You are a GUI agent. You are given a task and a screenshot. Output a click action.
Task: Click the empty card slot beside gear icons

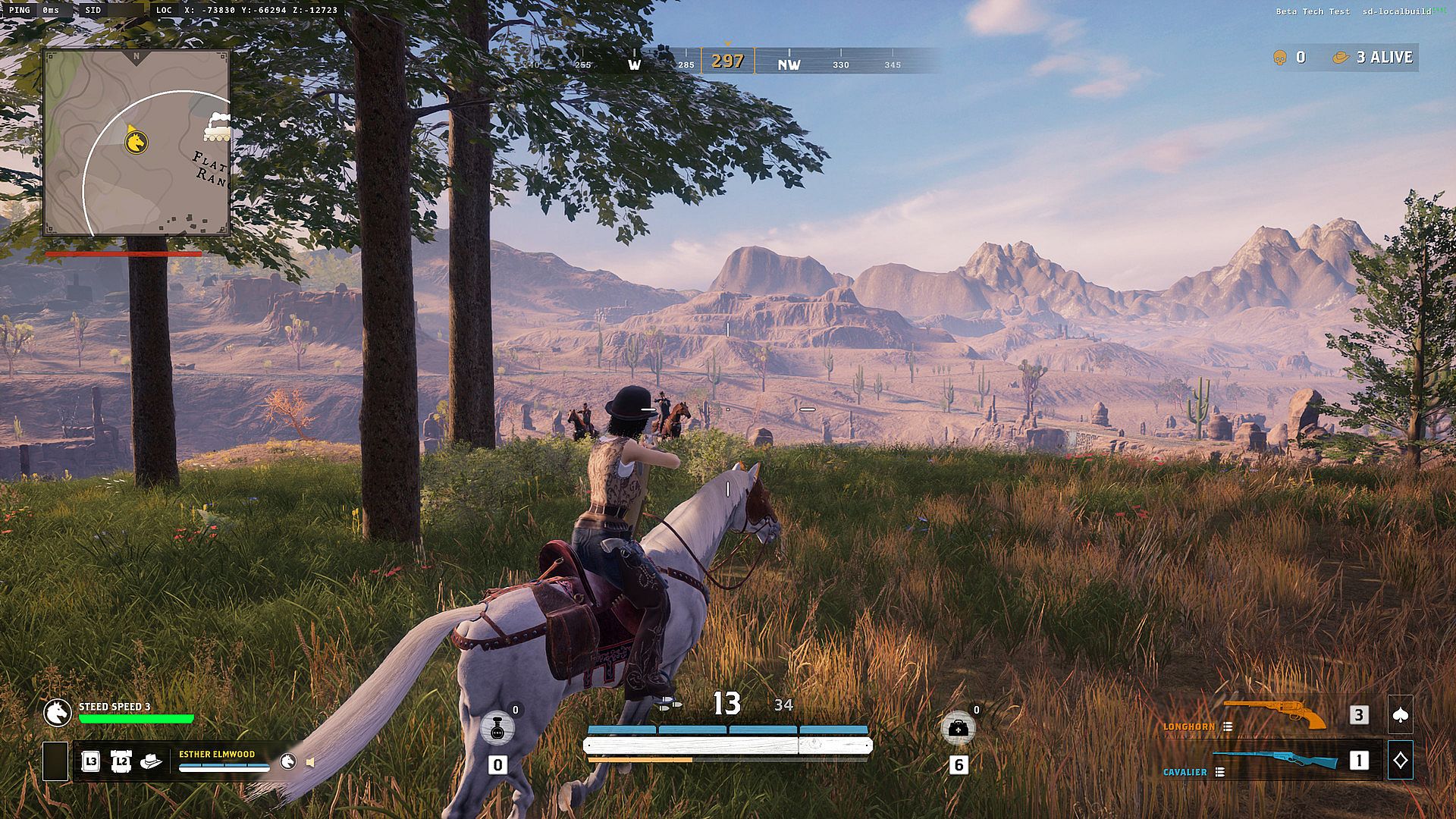click(55, 761)
